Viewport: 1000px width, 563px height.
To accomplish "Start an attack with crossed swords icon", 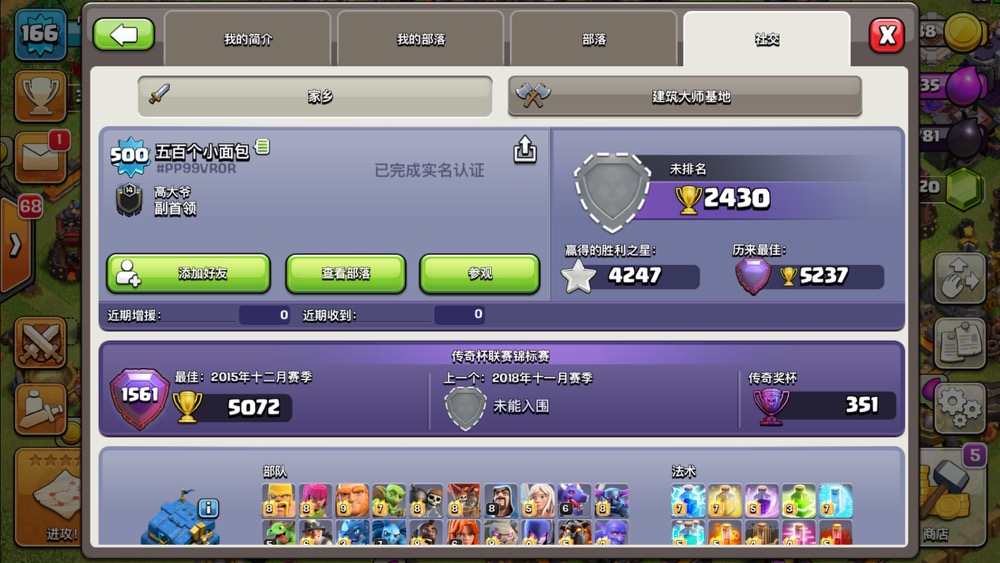I will pyautogui.click(x=40, y=343).
